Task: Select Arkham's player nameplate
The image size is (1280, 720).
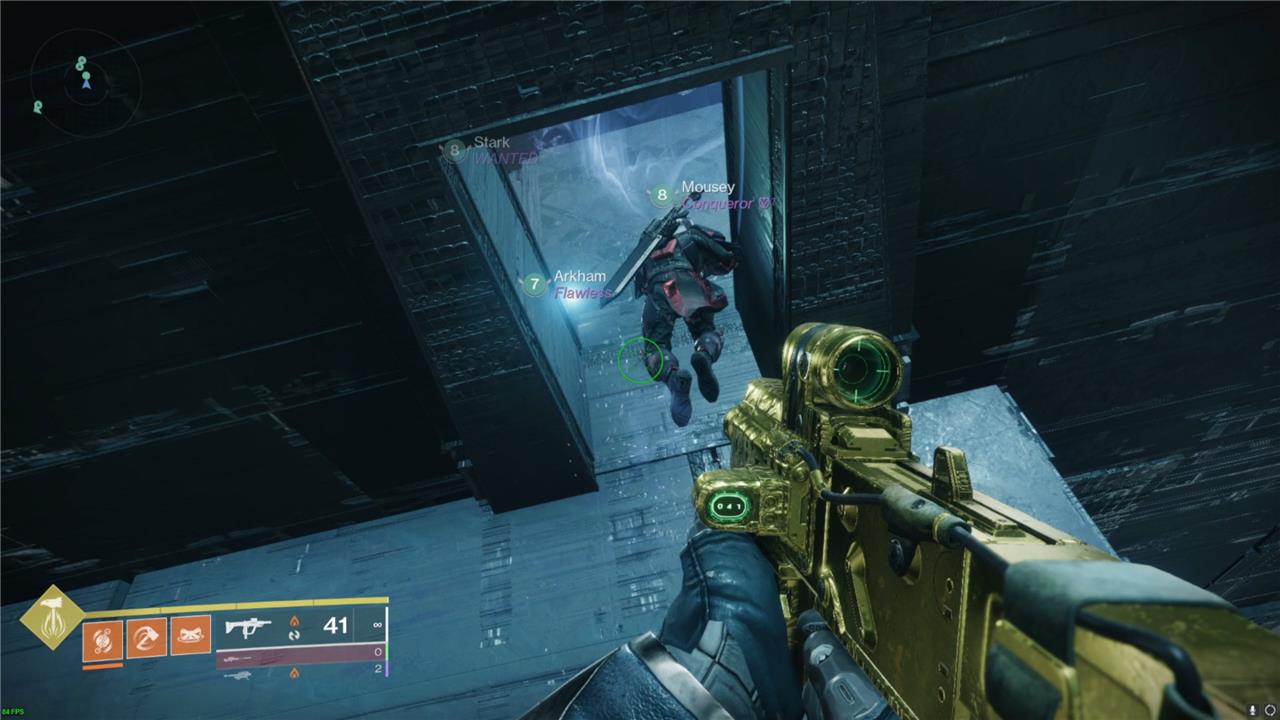Action: 579,277
